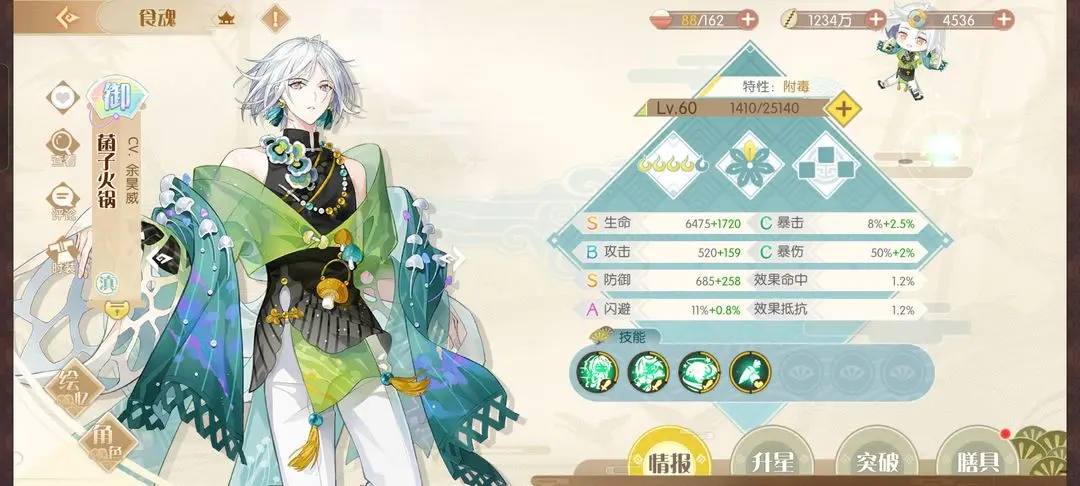The height and width of the screenshot is (486, 1080).
Task: Switch to the previous food soul
Action: (x=159, y=260)
